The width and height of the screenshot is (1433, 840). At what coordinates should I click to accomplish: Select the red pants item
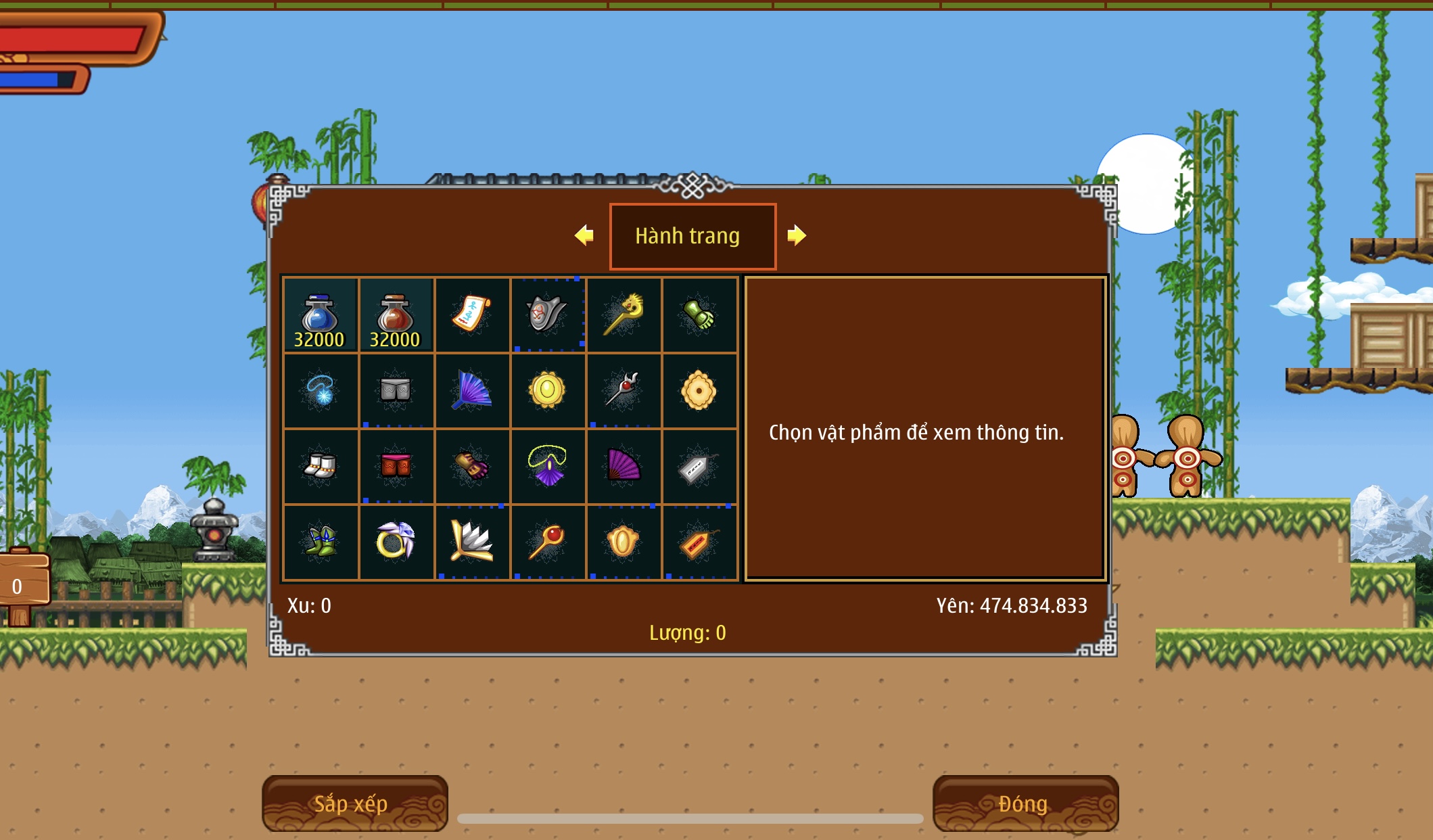pos(396,467)
